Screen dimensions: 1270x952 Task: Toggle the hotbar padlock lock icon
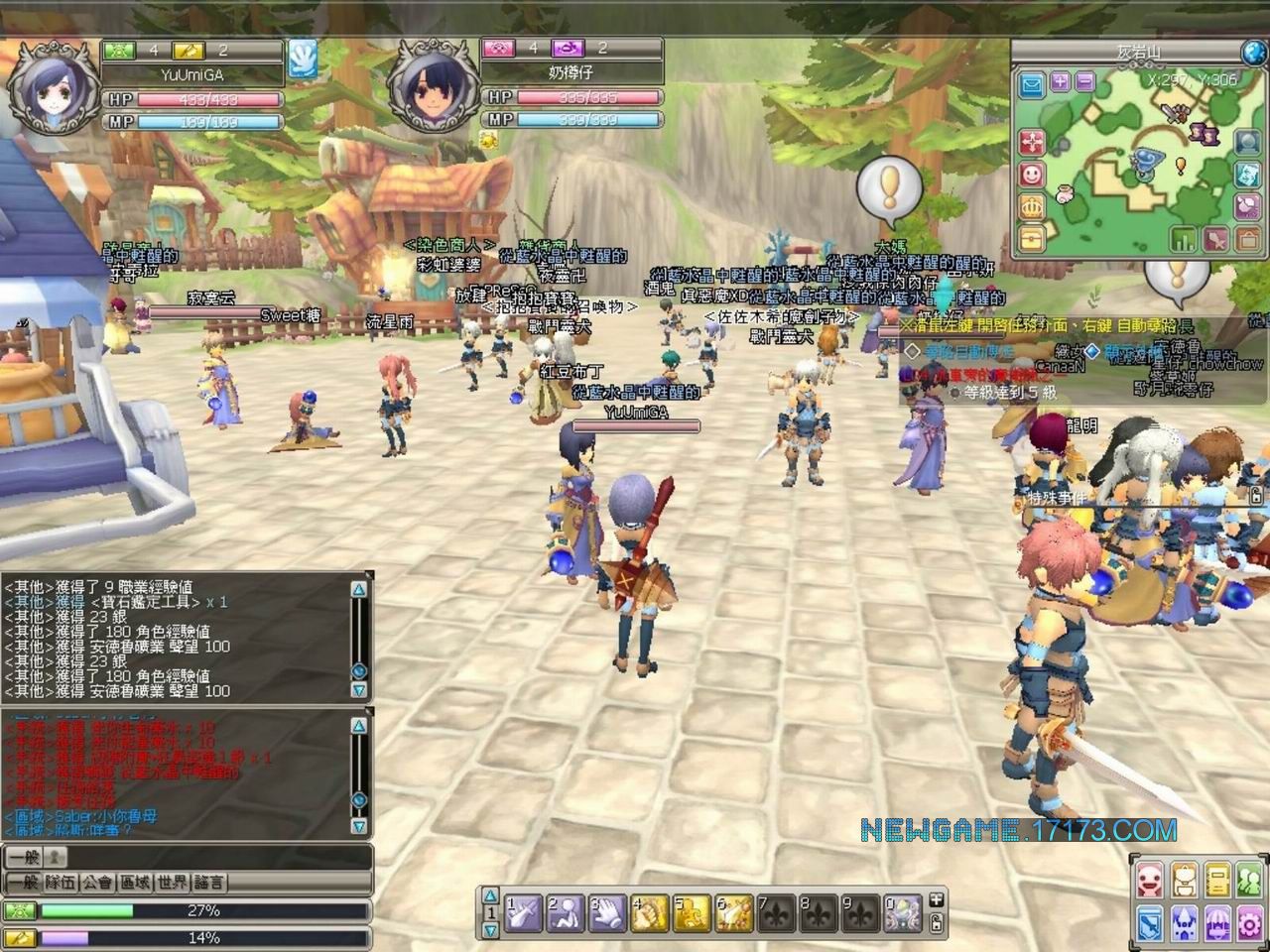(936, 924)
